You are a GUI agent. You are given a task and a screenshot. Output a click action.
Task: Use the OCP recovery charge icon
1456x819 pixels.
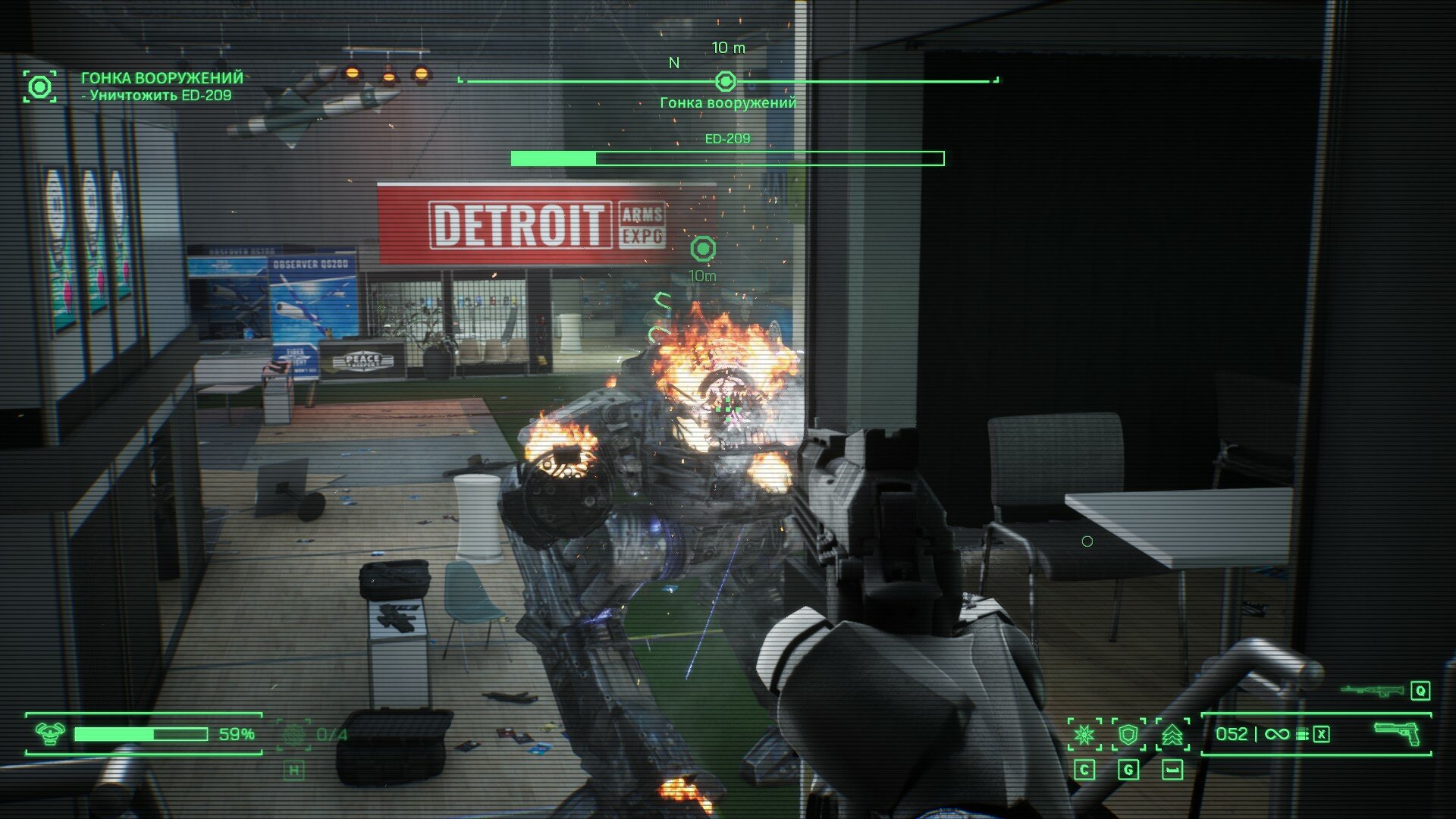pos(293,734)
